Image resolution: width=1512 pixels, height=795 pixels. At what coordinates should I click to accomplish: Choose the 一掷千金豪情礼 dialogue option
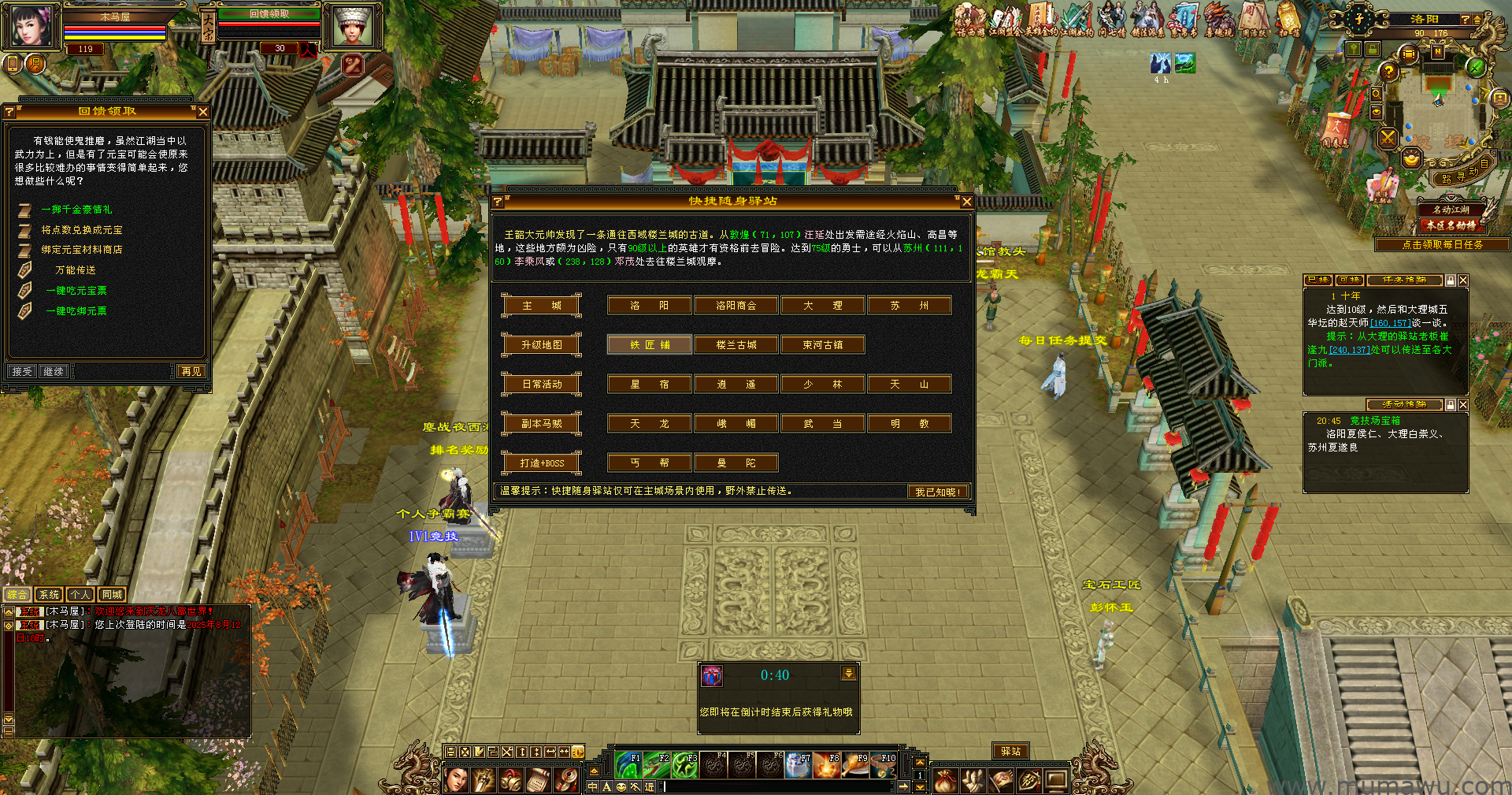tap(76, 210)
